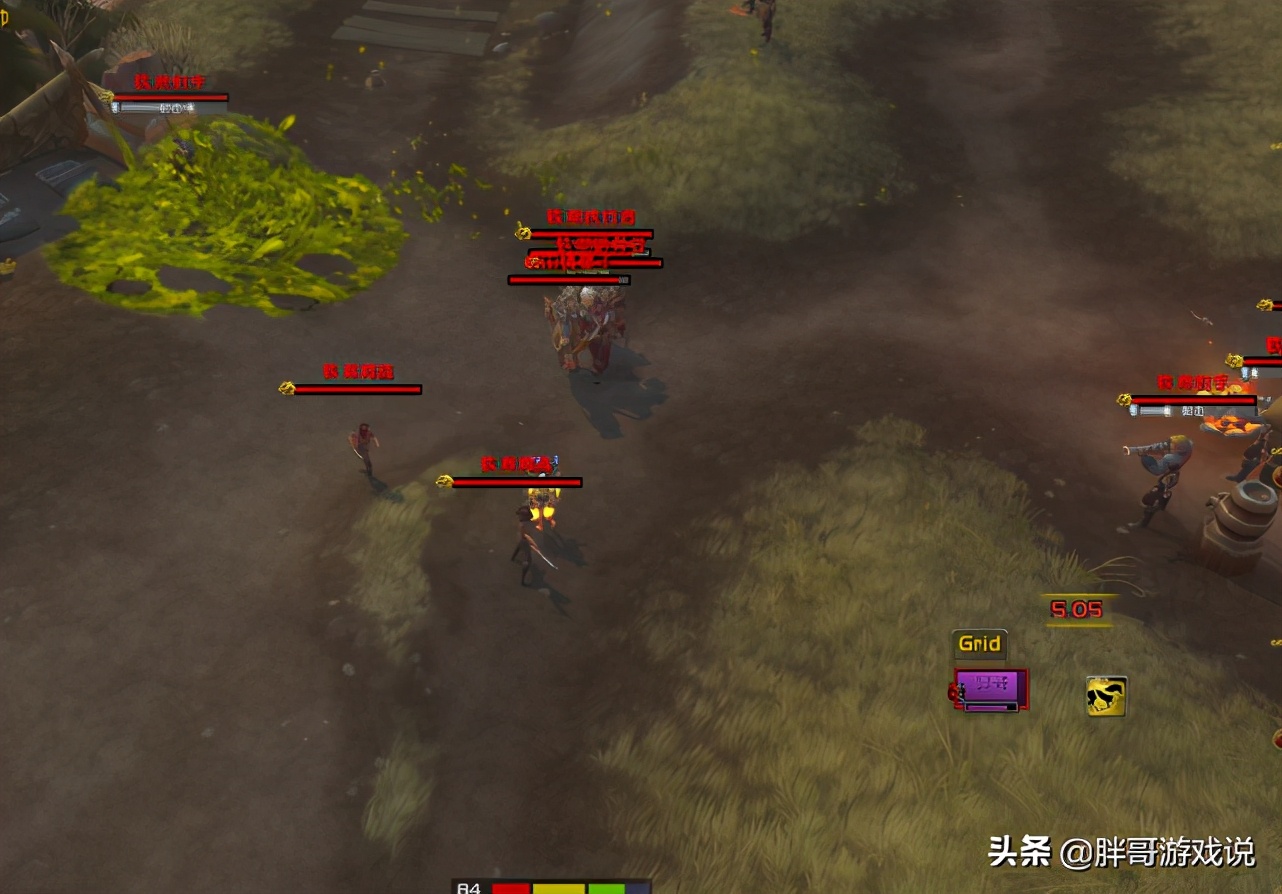Click the gold coin icon left of the lower-center enemy health bar
The image size is (1282, 894).
444,480
